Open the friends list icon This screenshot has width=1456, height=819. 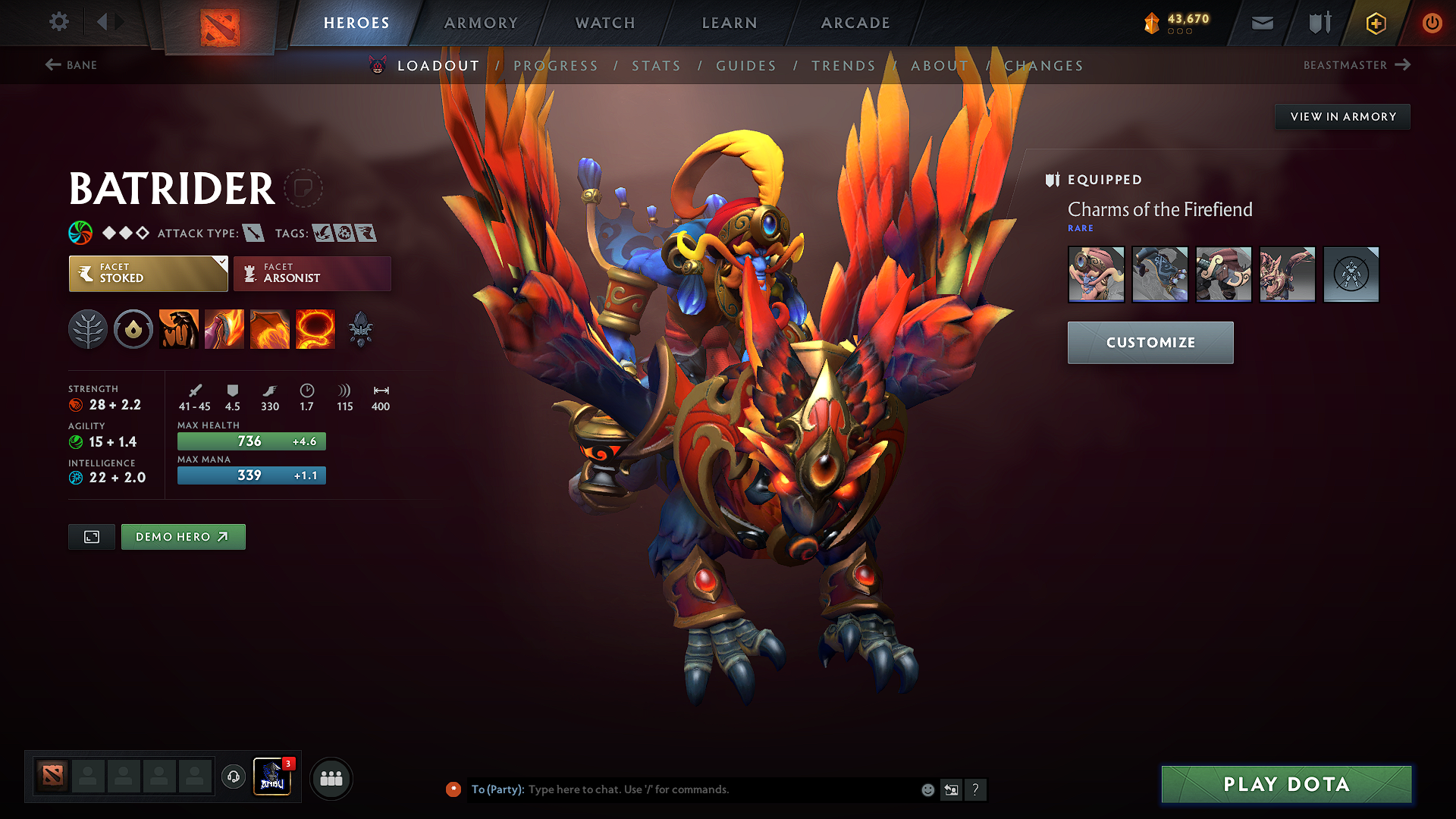point(331,778)
